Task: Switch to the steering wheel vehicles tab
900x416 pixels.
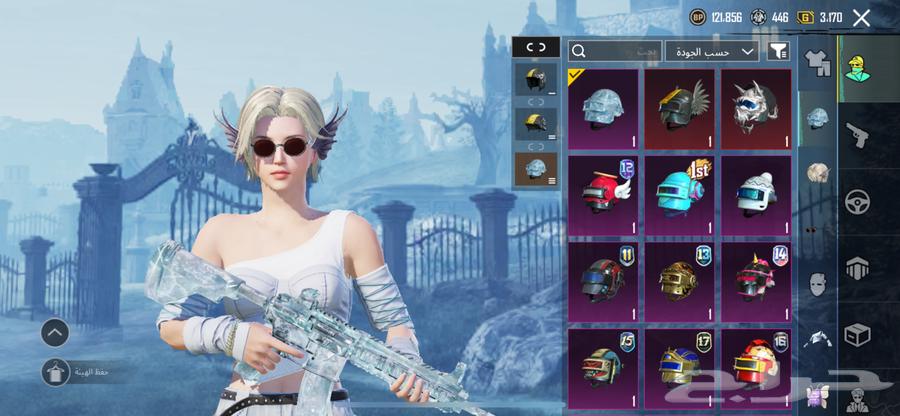Action: [858, 202]
